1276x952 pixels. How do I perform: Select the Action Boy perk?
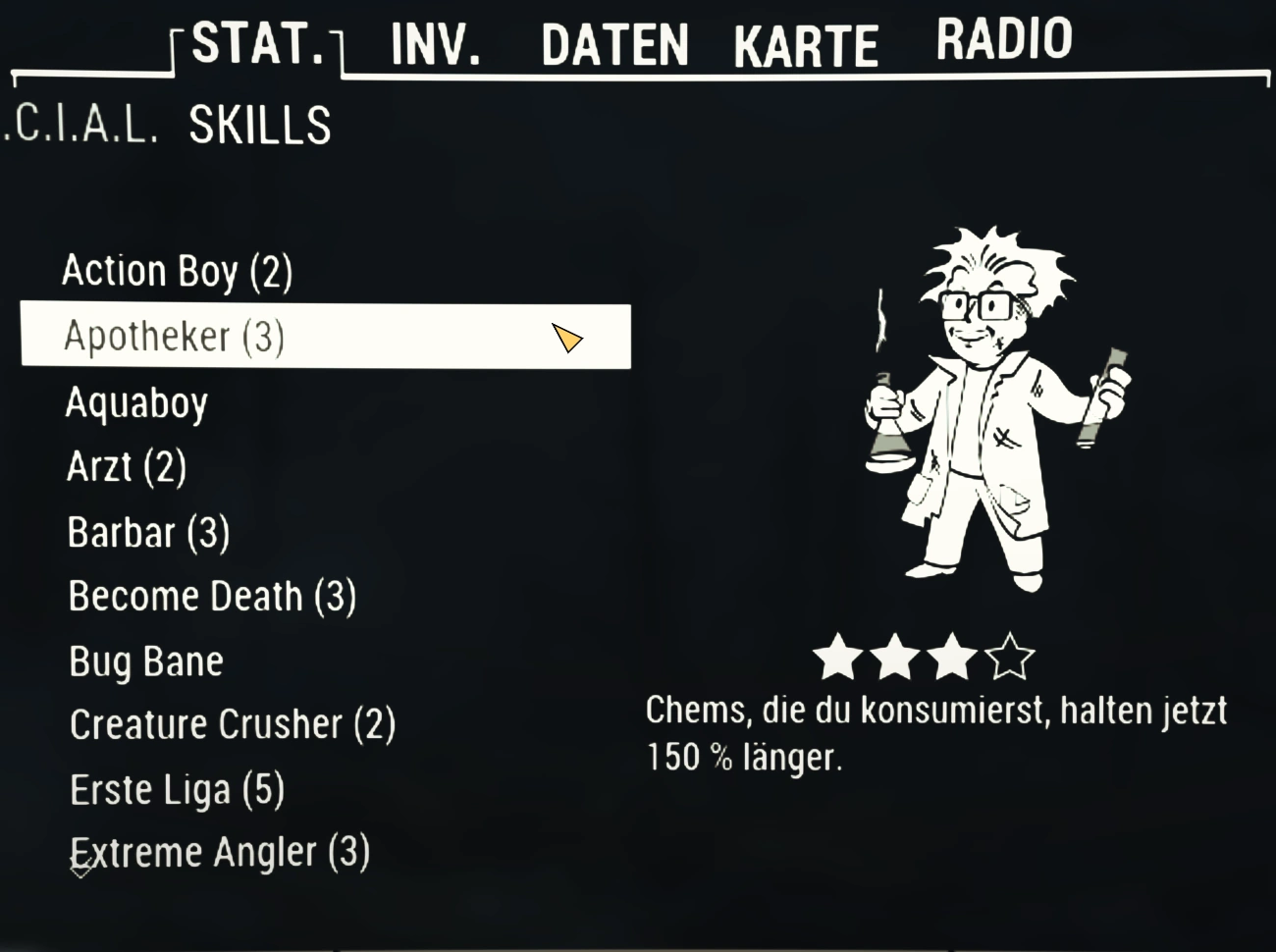[178, 271]
